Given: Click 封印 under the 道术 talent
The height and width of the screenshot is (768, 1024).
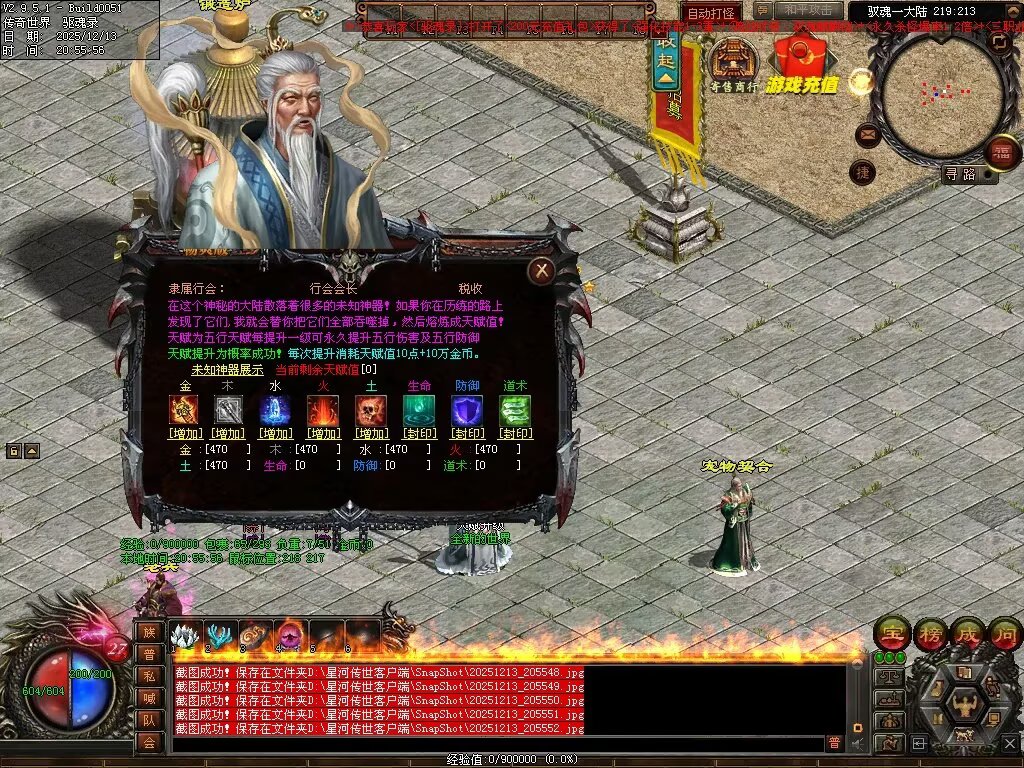Looking at the screenshot, I should (x=515, y=434).
